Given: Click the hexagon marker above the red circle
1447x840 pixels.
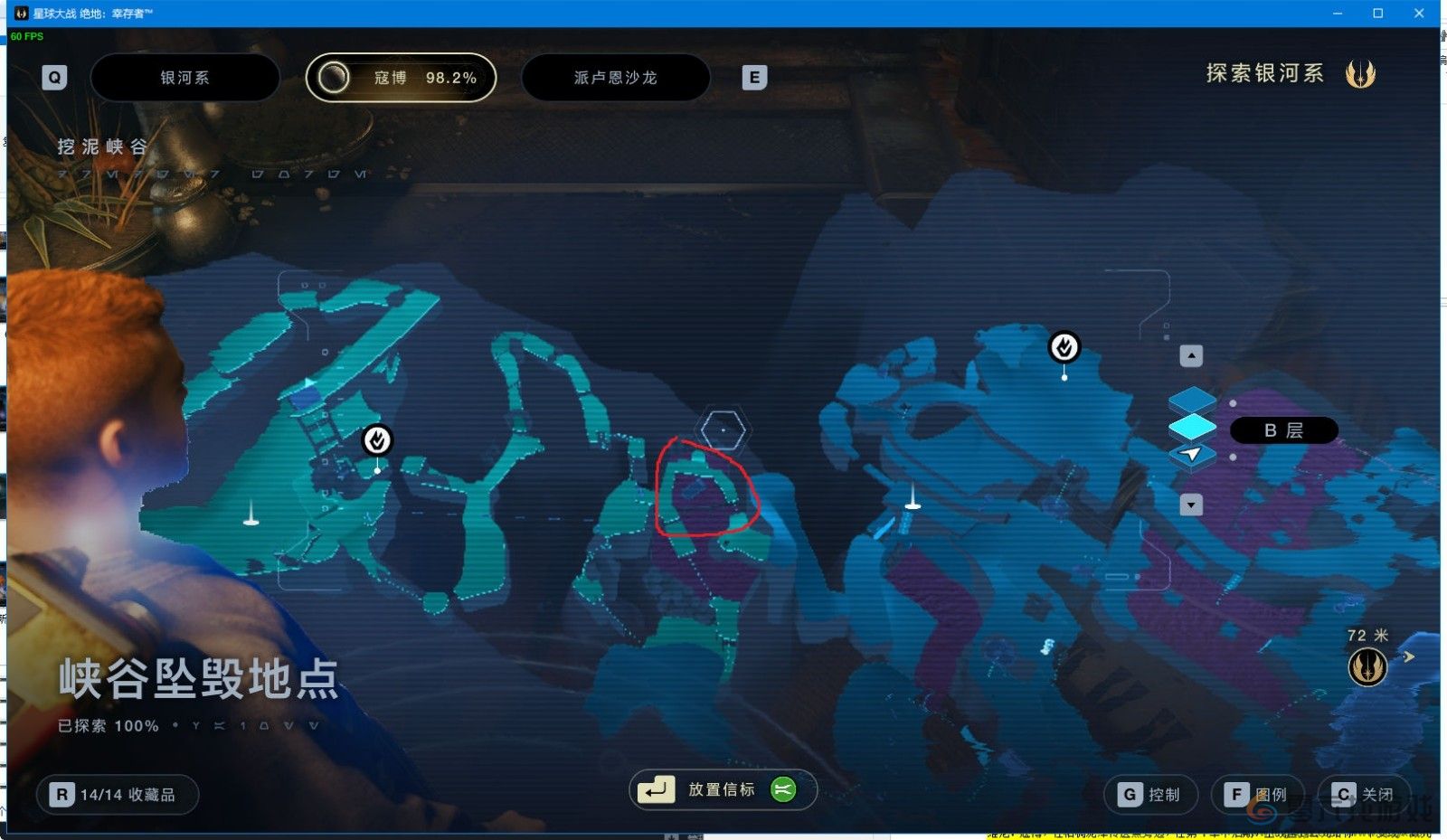Looking at the screenshot, I should point(723,429).
